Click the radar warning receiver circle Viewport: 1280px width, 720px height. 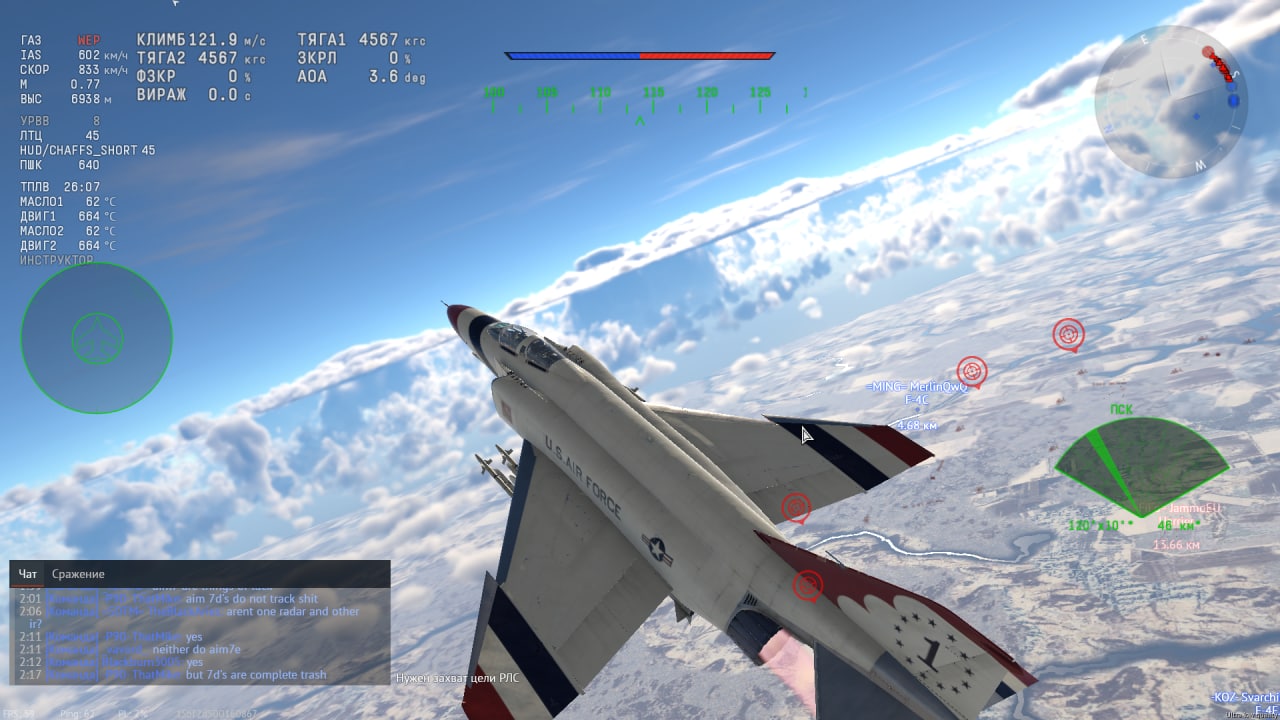[96, 338]
